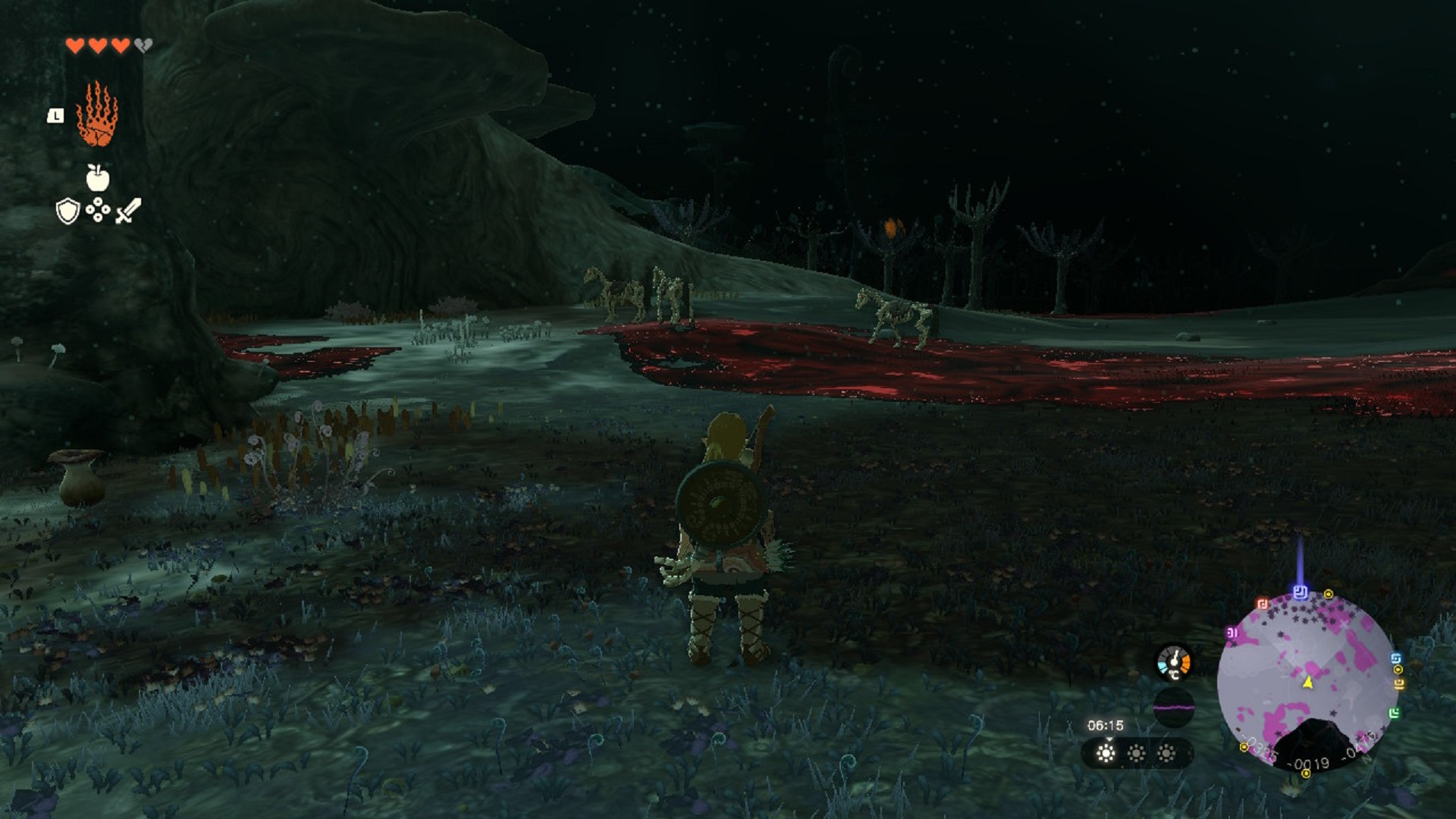Open the sword weapon quick-select icon
The image size is (1456, 819).
coord(128,210)
